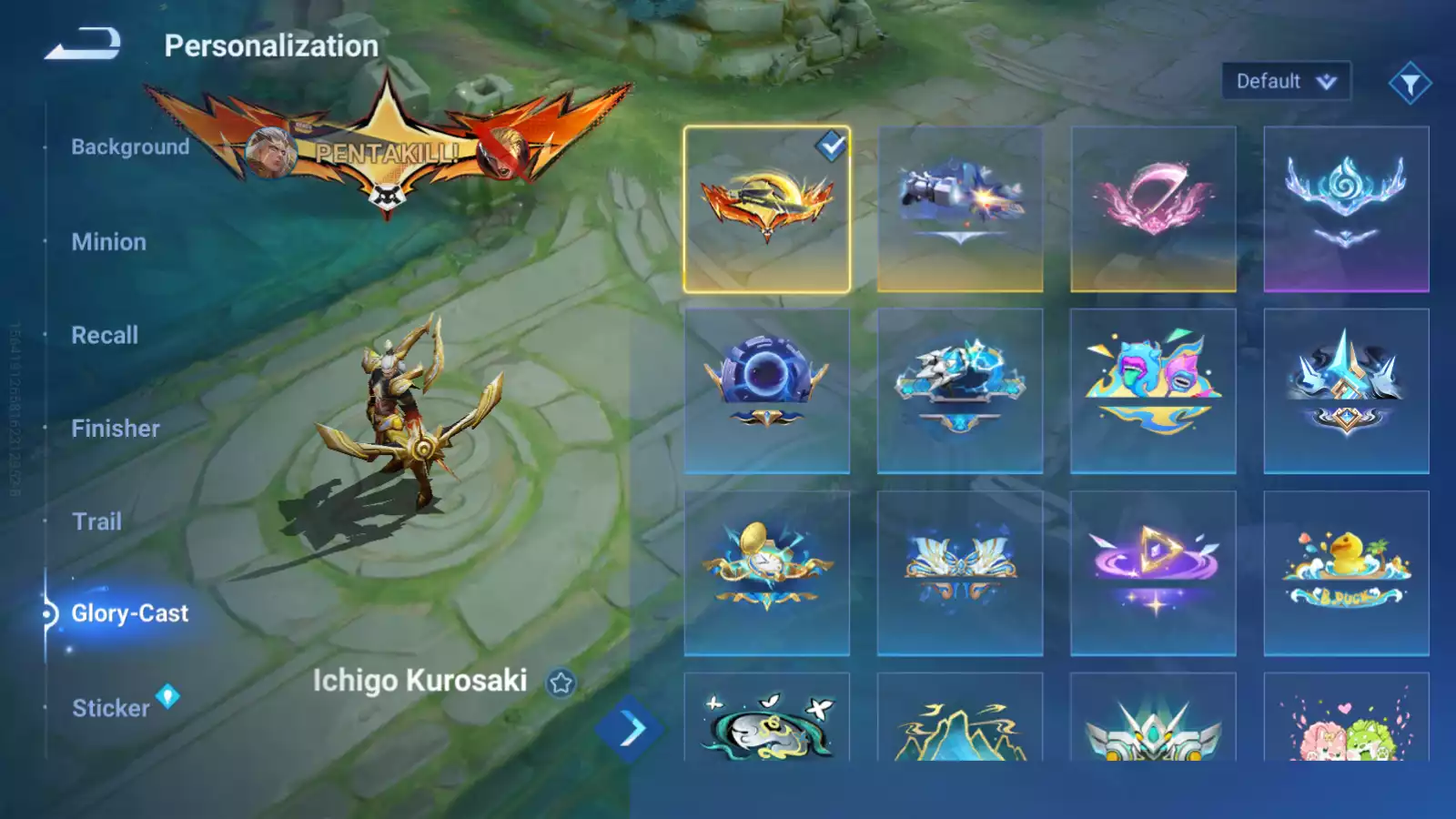
Task: Pick the blue antler swirl glory-cast
Action: [x=1346, y=209]
